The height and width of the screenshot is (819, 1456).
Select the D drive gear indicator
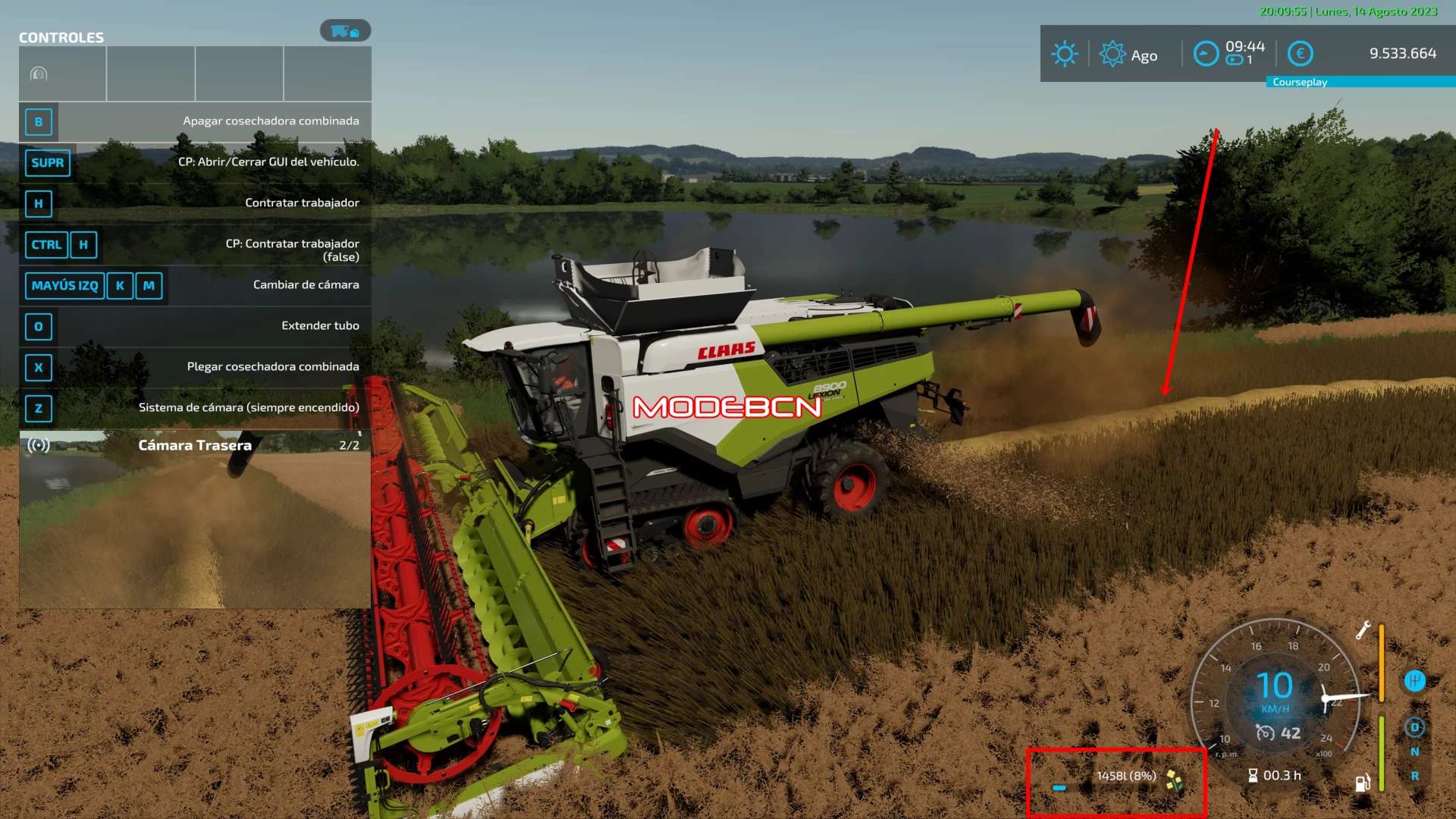[x=1414, y=727]
